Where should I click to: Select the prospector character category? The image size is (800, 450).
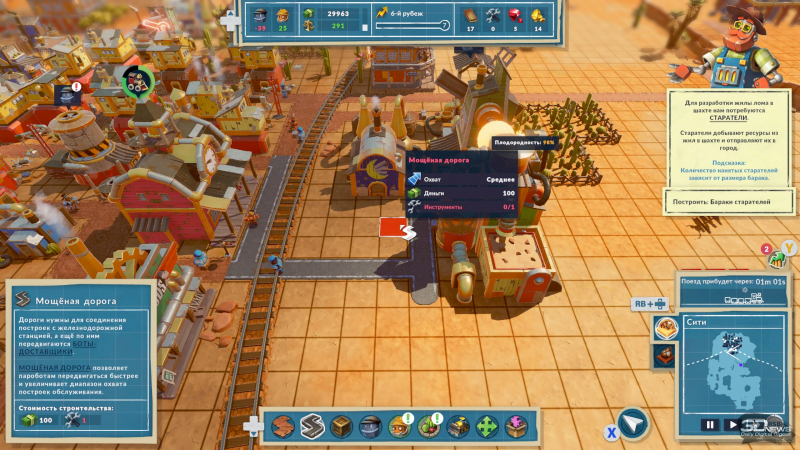click(x=399, y=426)
